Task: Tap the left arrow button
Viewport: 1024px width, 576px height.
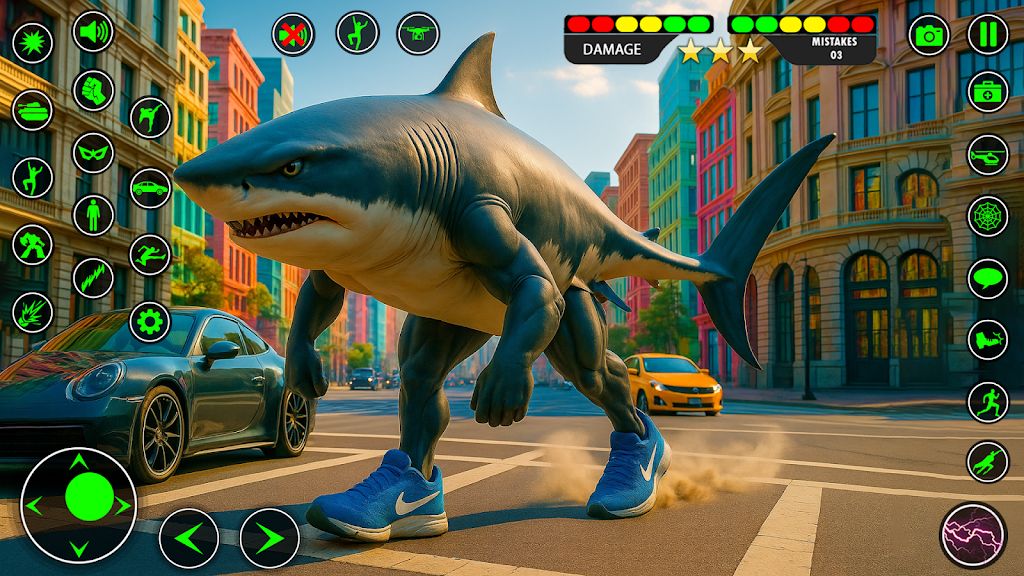Action: (x=189, y=538)
